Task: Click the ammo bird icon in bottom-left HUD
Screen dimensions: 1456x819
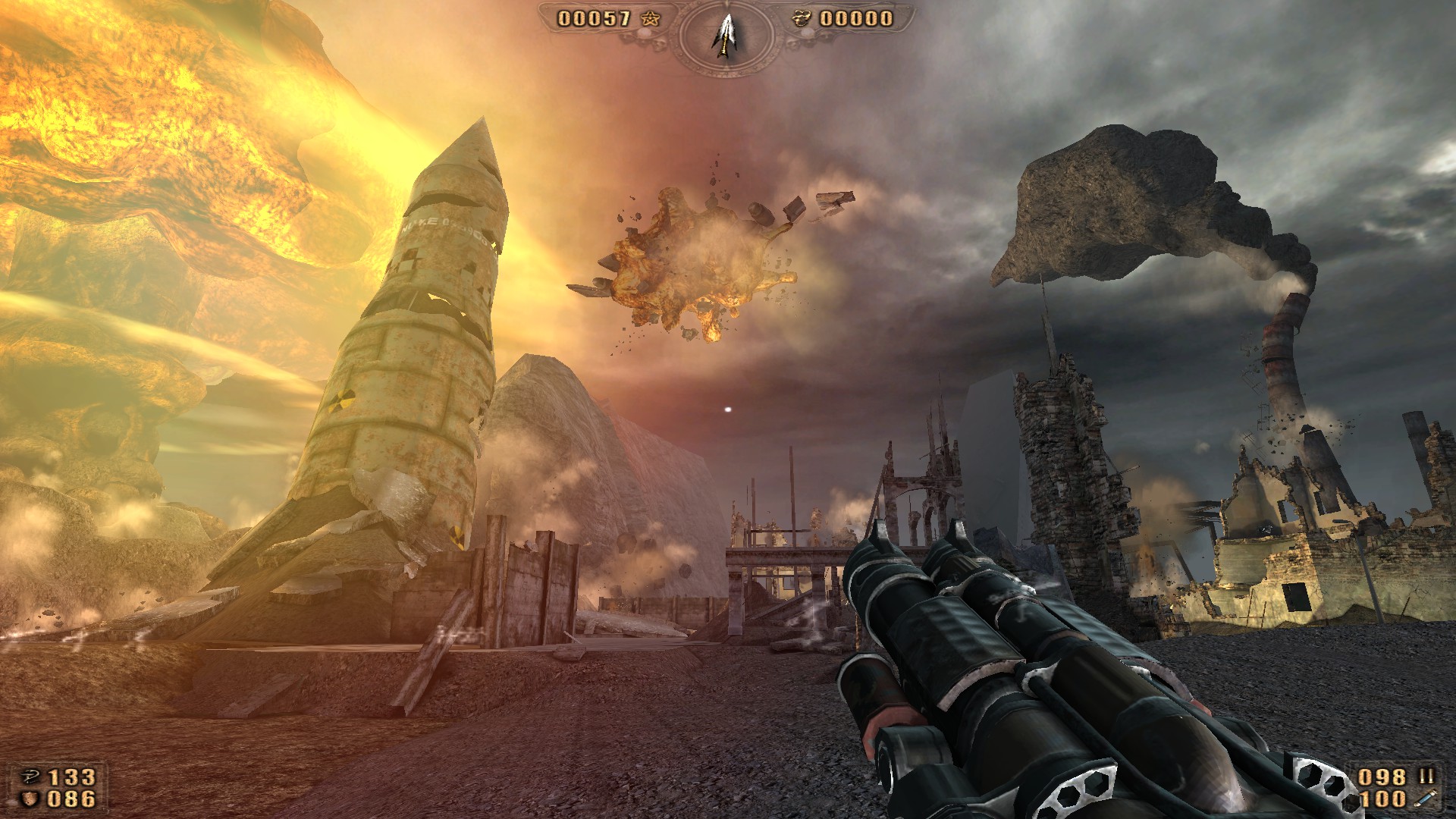Action: click(x=31, y=777)
